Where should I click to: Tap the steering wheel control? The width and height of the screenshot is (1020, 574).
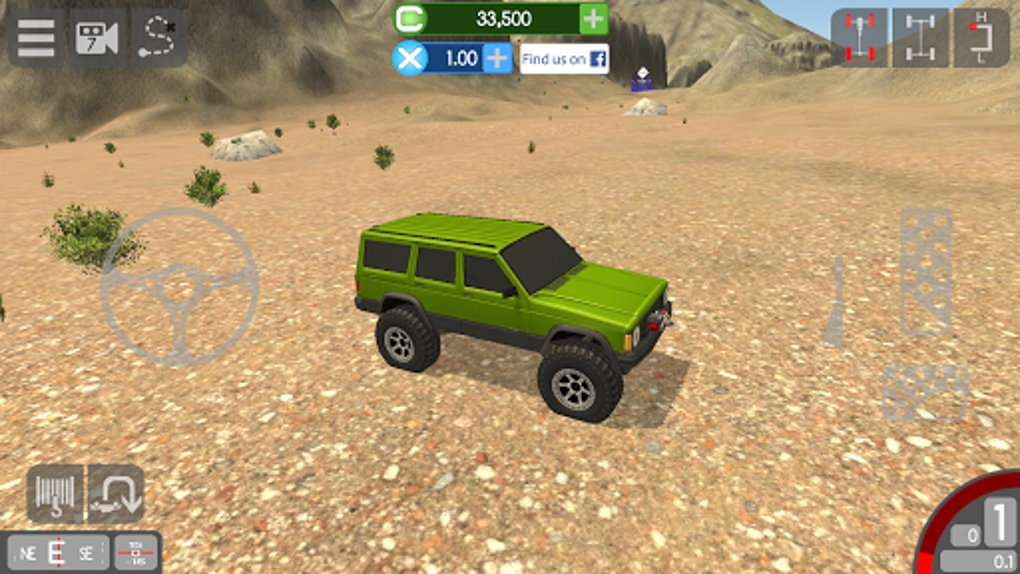tap(180, 287)
